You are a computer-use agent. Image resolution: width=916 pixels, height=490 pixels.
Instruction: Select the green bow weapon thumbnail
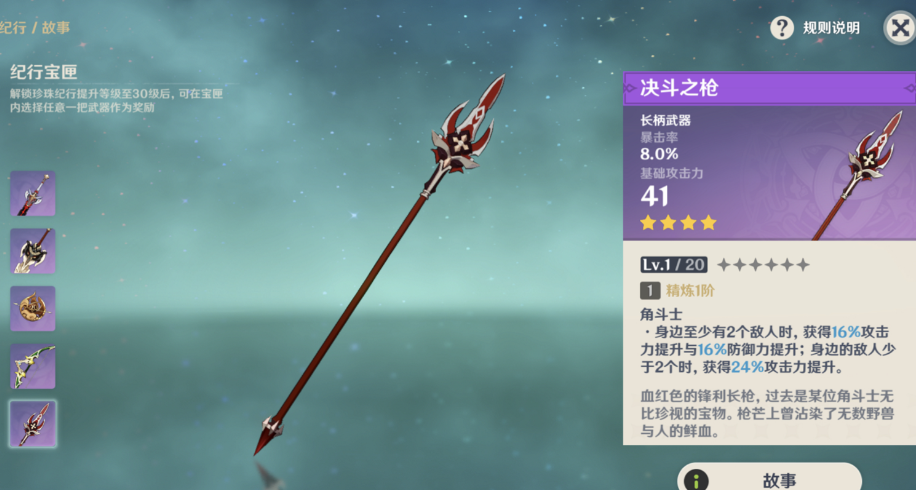click(33, 366)
